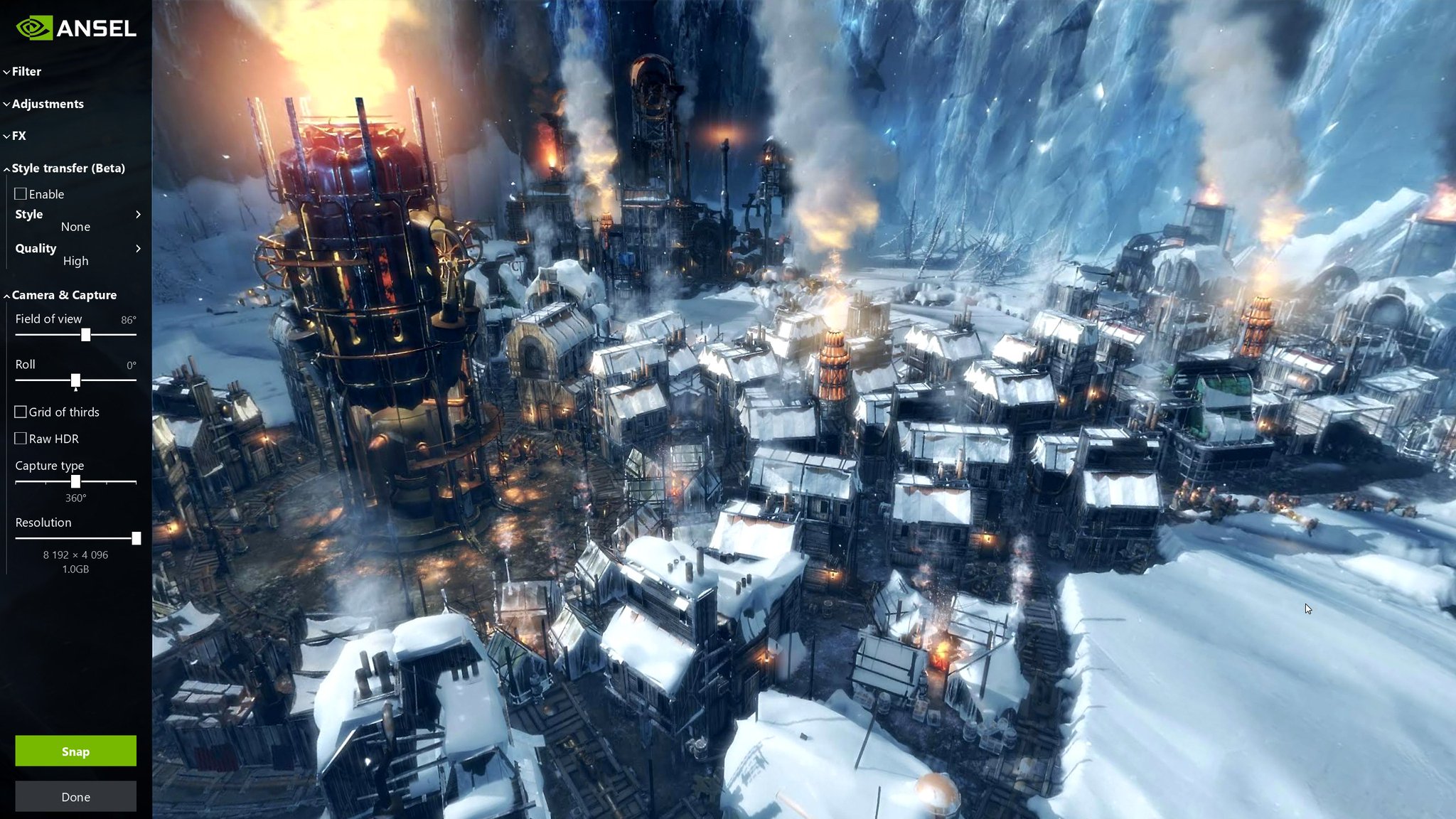Click the collapse arrow beside Style transfer (Beta)

pos(6,168)
